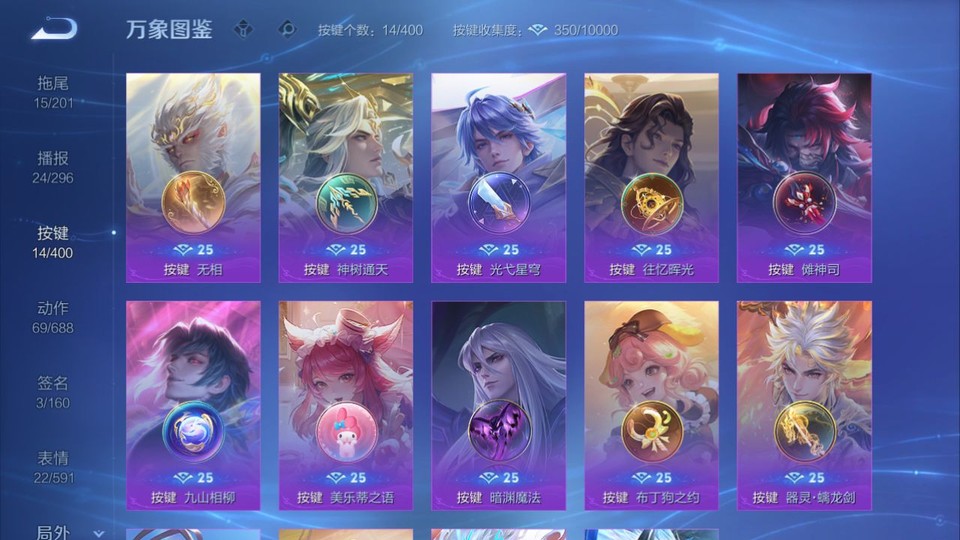960x540 pixels.
Task: Open the 签名 category tab
Action: coord(53,392)
